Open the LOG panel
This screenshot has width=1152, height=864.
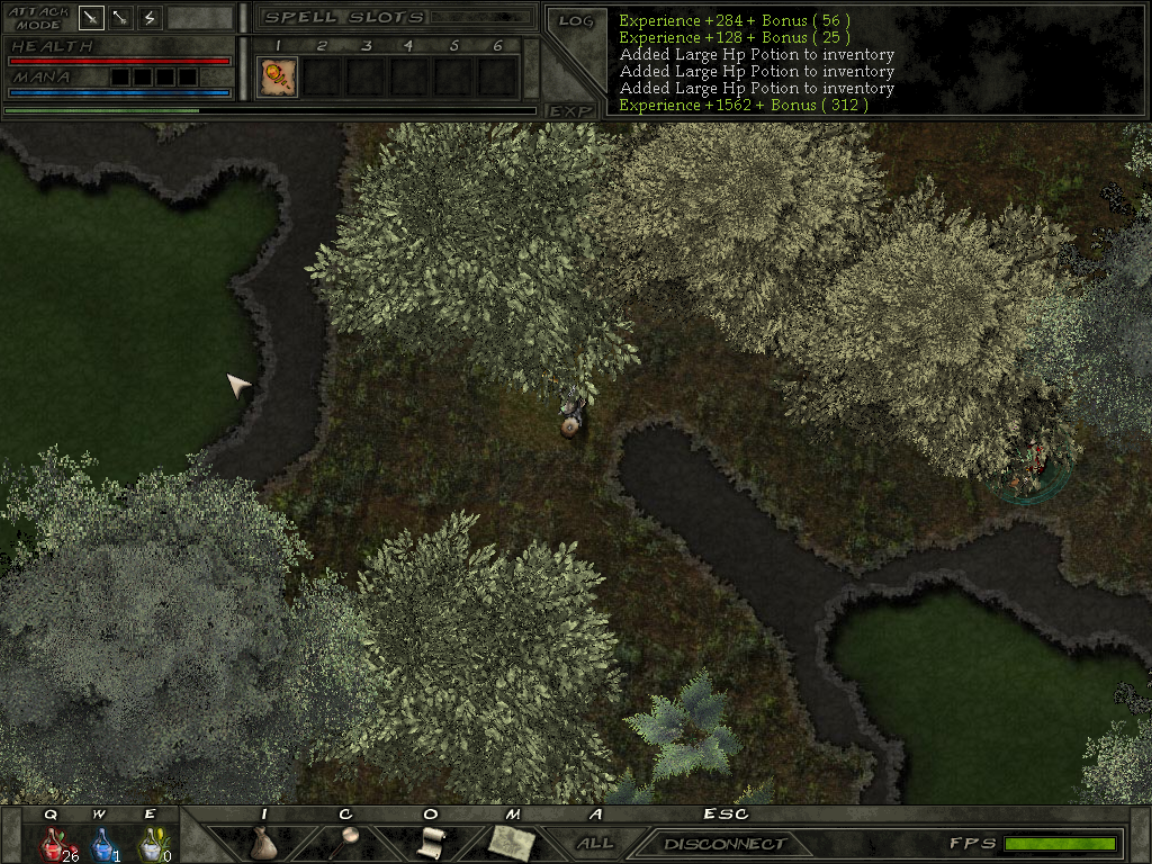pos(576,21)
